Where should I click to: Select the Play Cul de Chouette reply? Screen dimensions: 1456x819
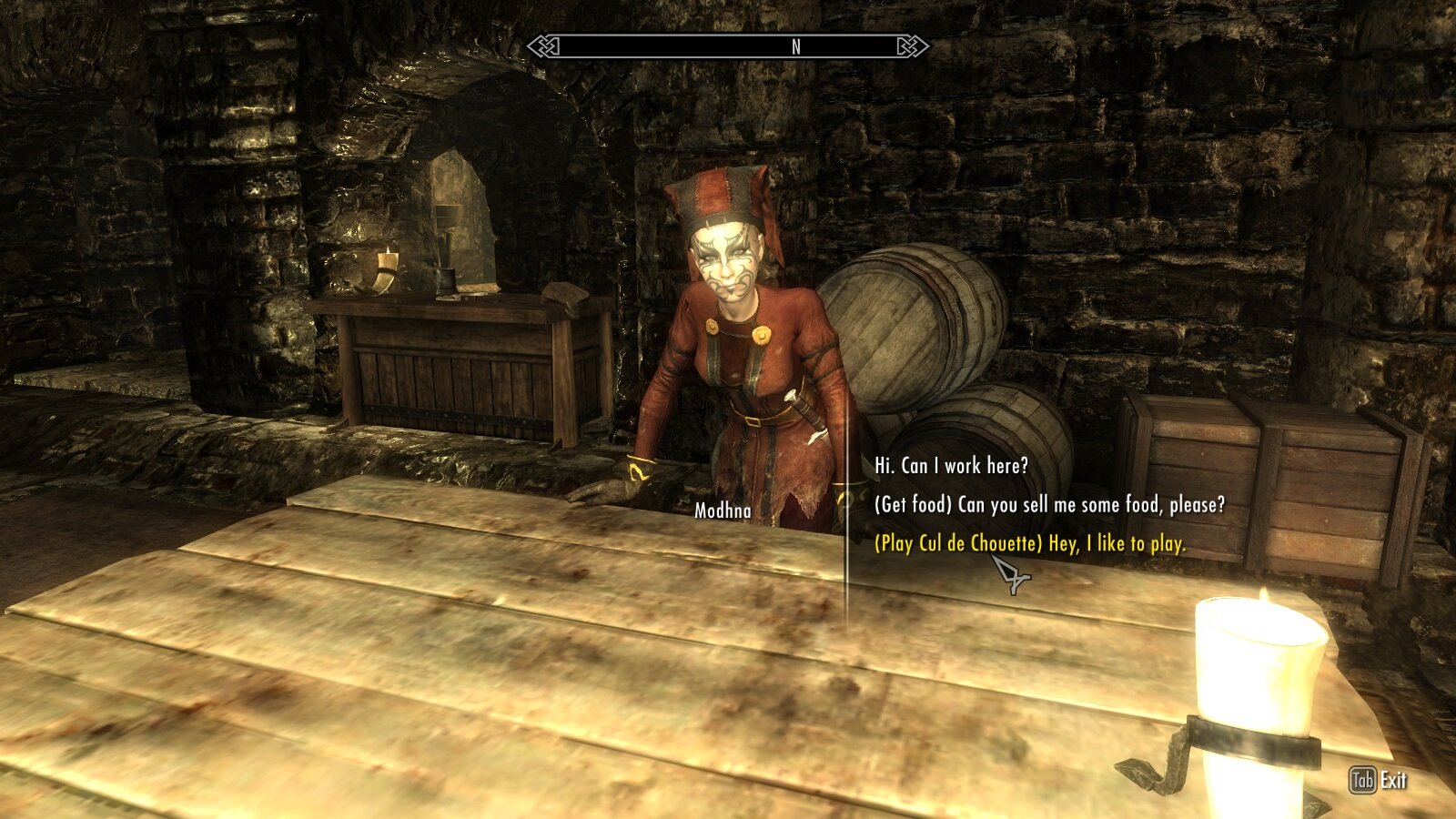point(1030,544)
